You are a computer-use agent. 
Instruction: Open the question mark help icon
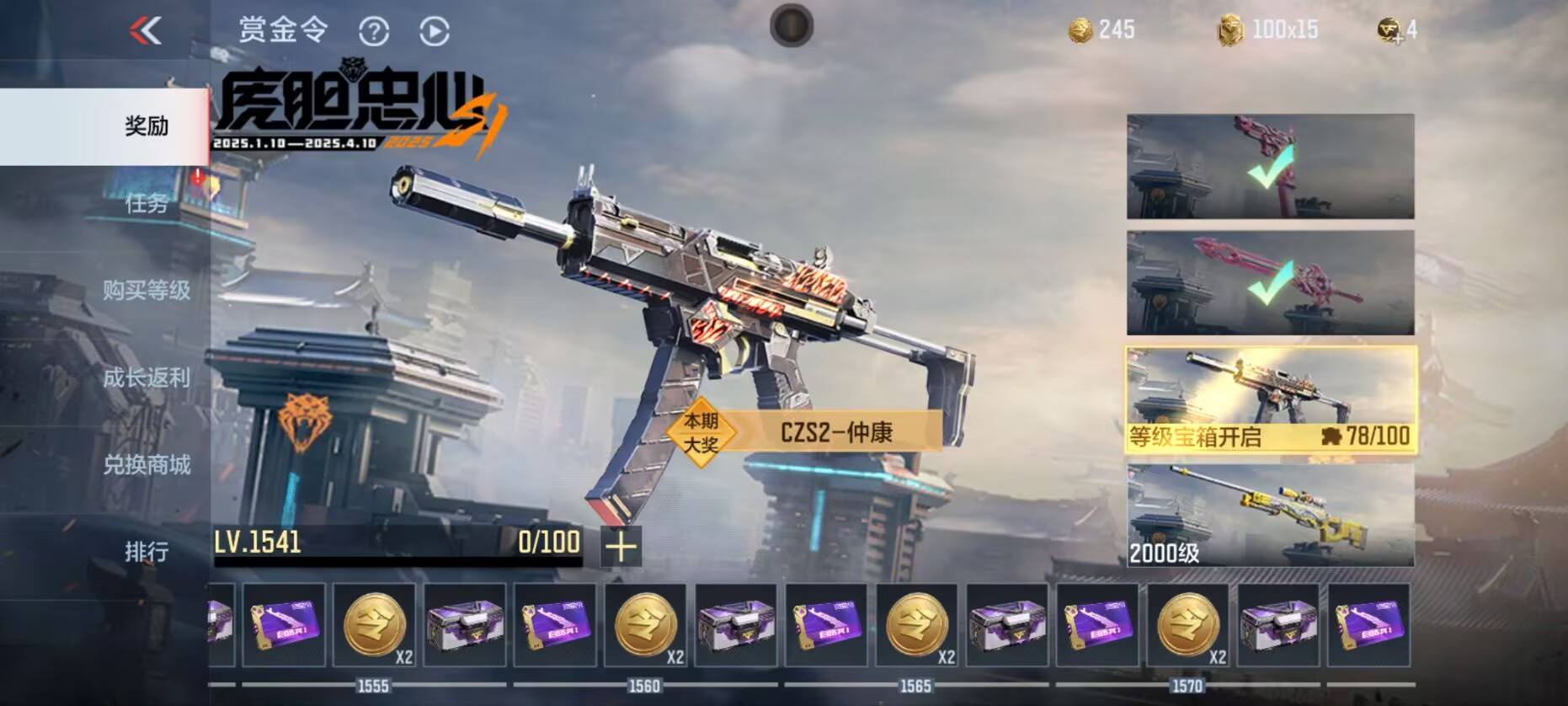point(374,32)
